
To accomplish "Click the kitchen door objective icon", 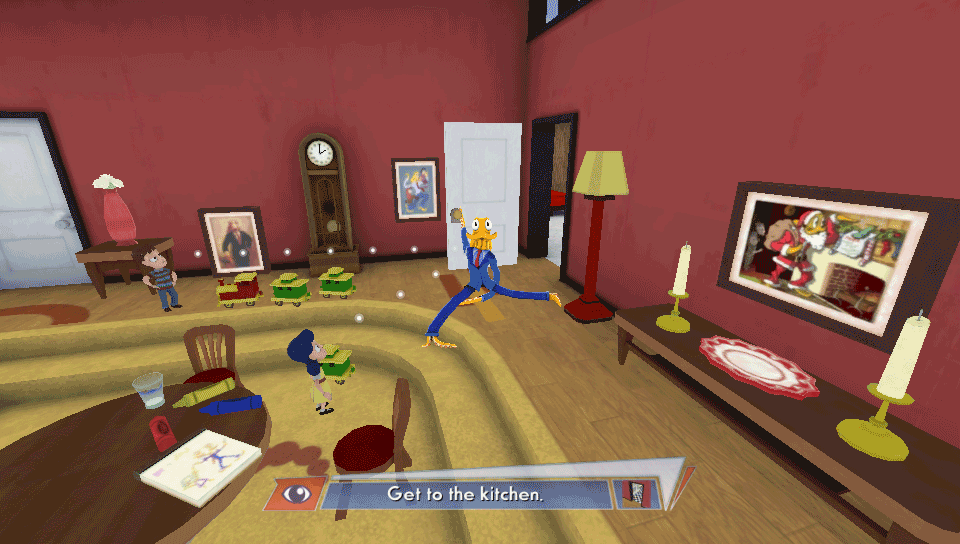I will [x=634, y=493].
